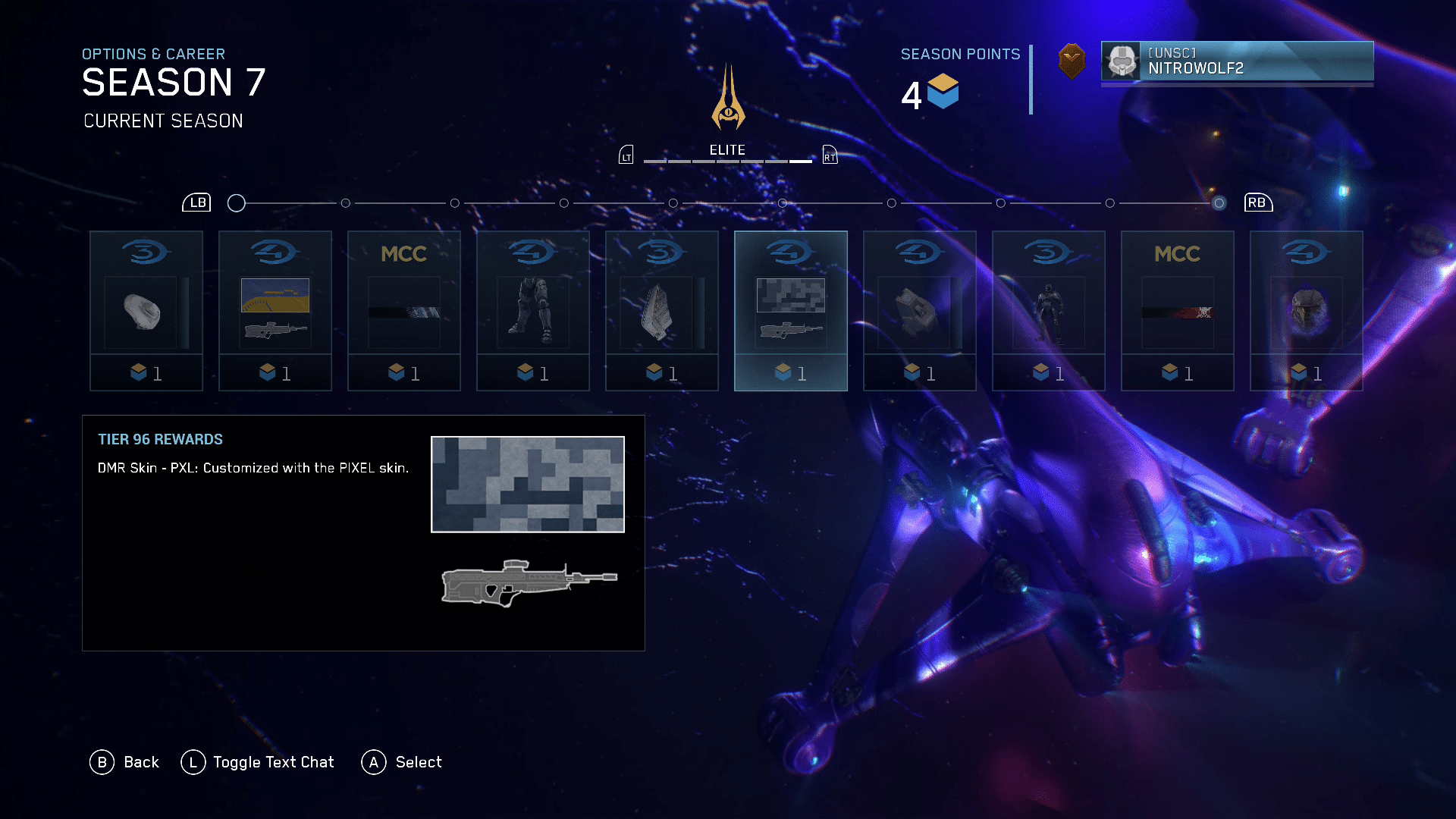Choose the Halo 3 full armor figure reward
The height and width of the screenshot is (819, 1456).
click(x=1048, y=310)
